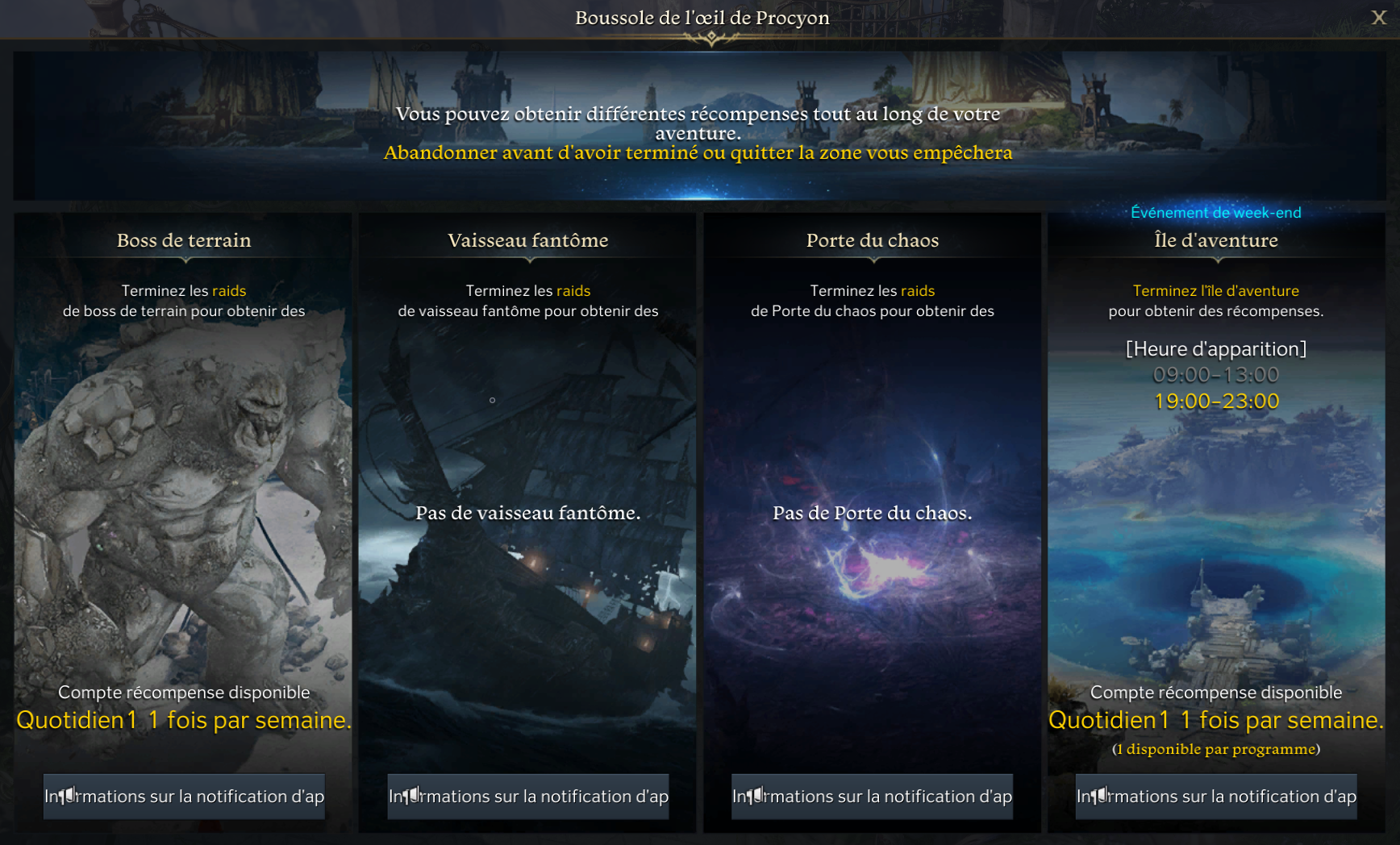
Task: Open notification info for Porte du chaos
Action: [872, 797]
